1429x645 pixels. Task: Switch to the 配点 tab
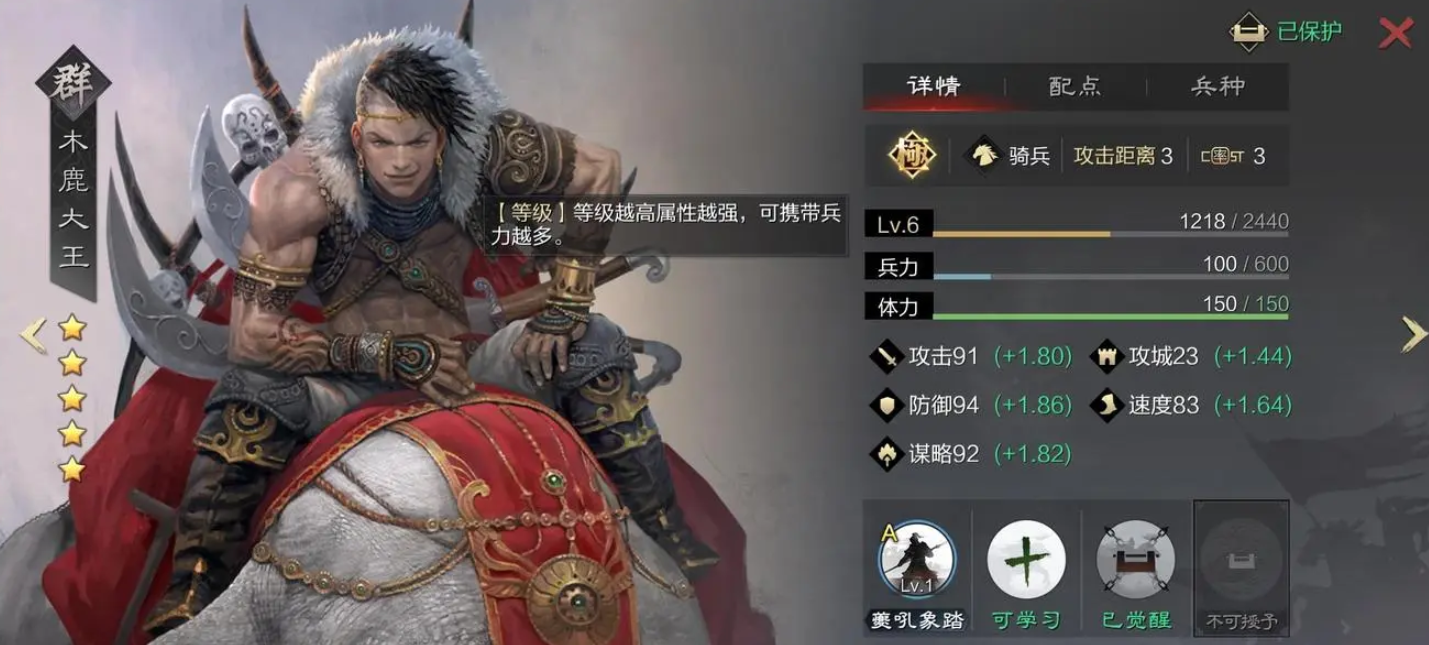[x=1075, y=86]
